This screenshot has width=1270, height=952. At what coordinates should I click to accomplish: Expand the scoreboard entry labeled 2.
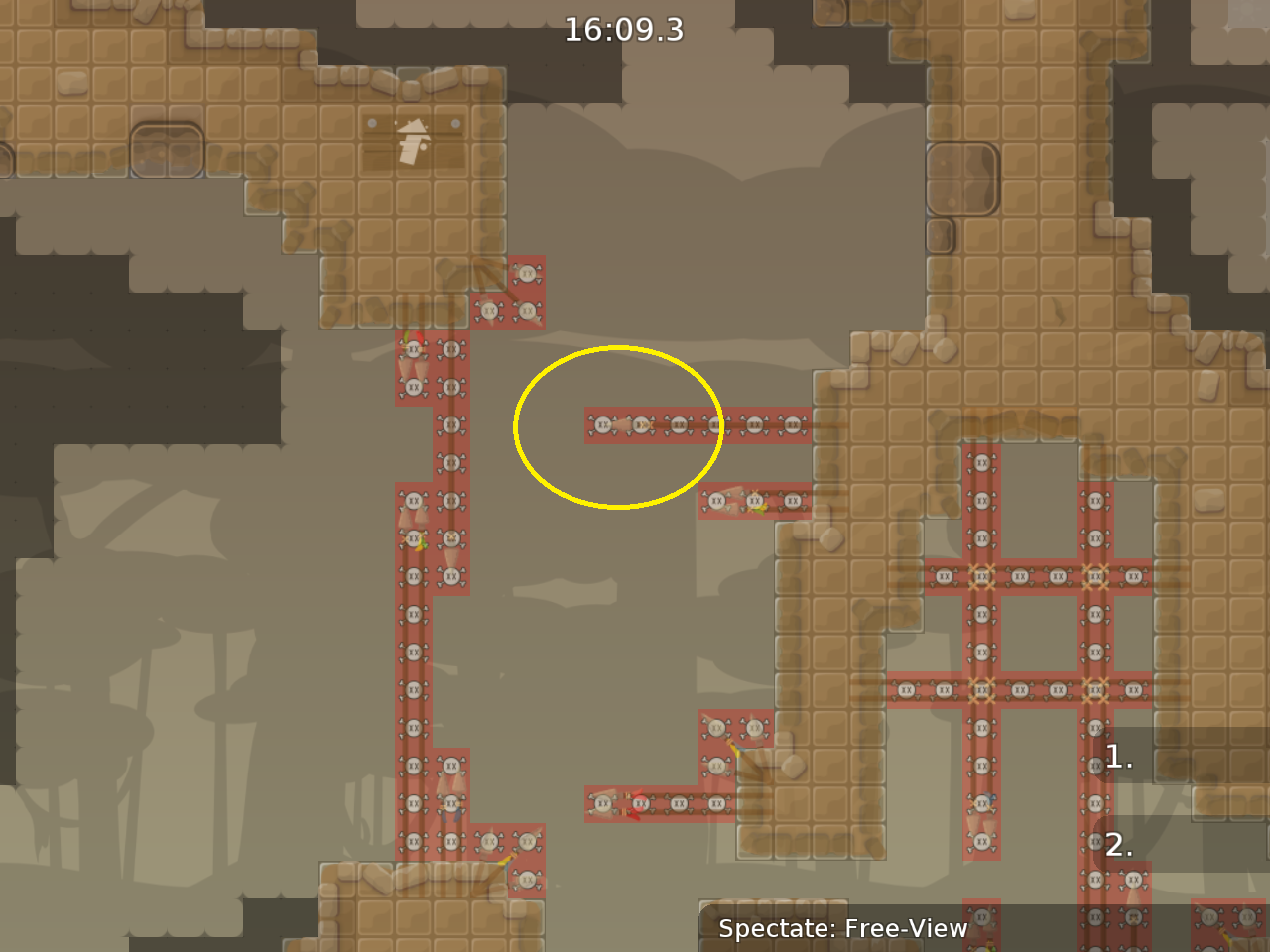click(x=1118, y=846)
